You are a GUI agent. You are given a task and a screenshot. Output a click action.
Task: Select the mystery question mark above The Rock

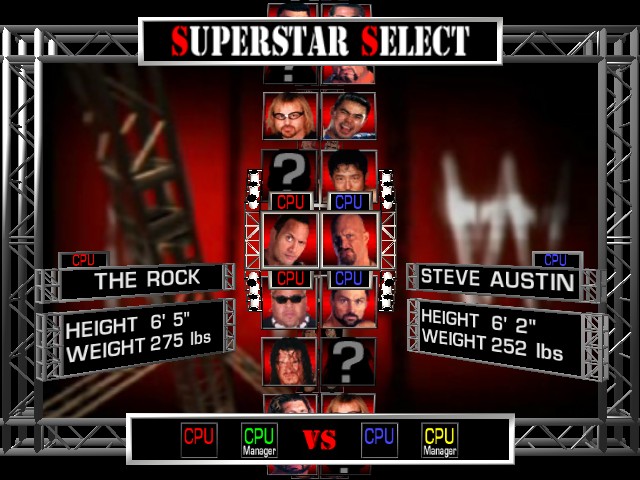click(x=290, y=172)
